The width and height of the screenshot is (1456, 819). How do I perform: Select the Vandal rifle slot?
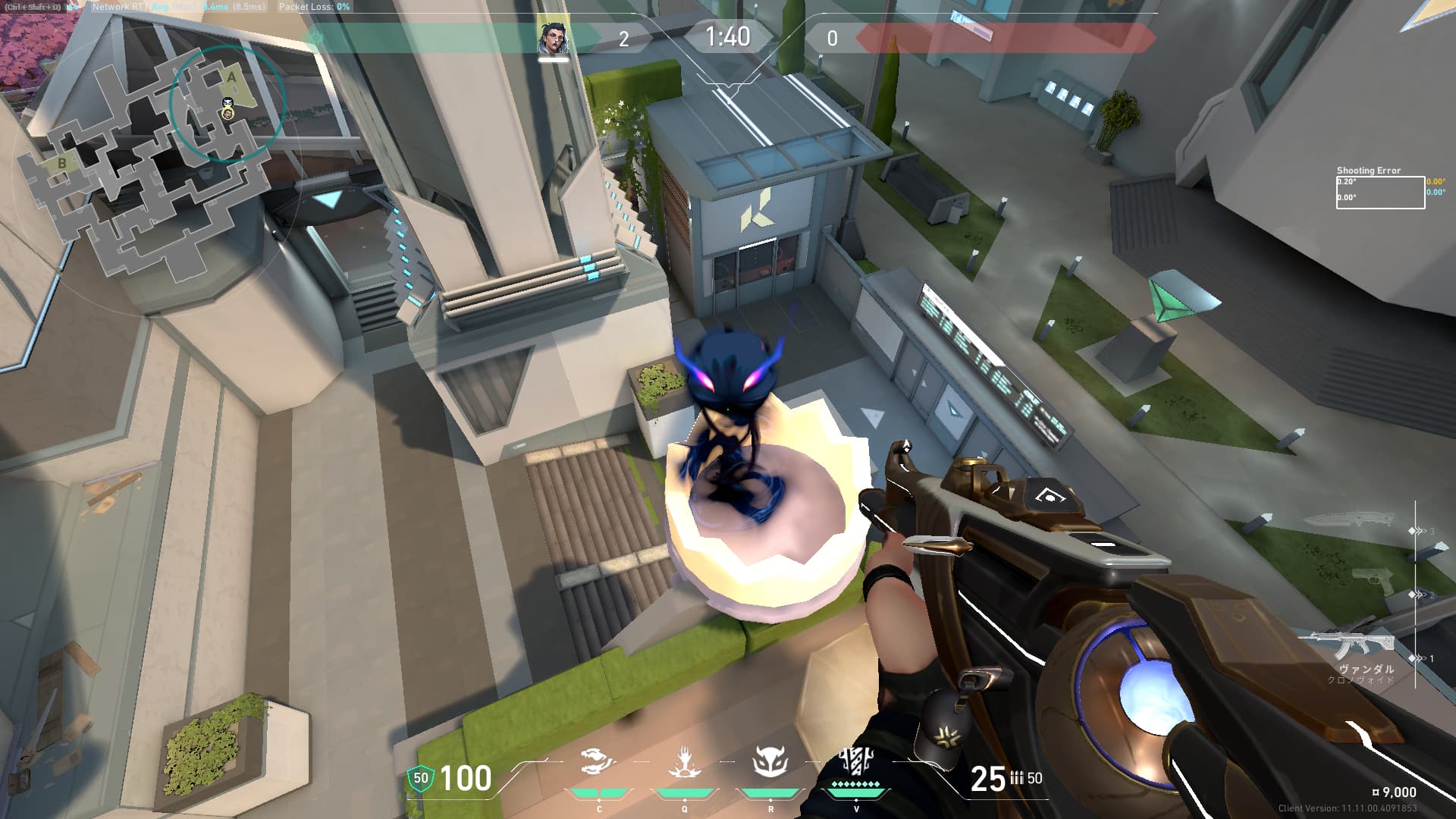click(x=1348, y=645)
